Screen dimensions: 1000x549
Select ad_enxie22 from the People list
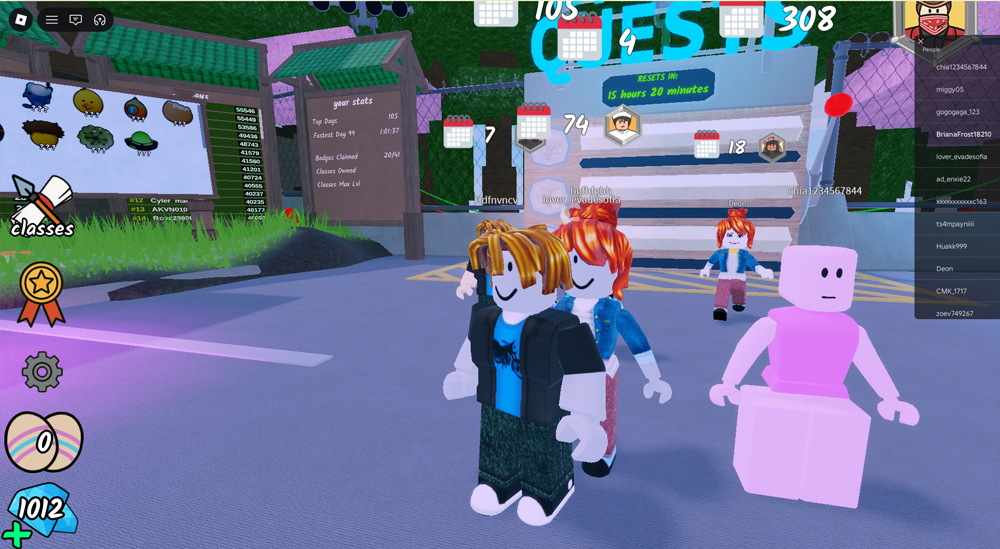tap(953, 179)
